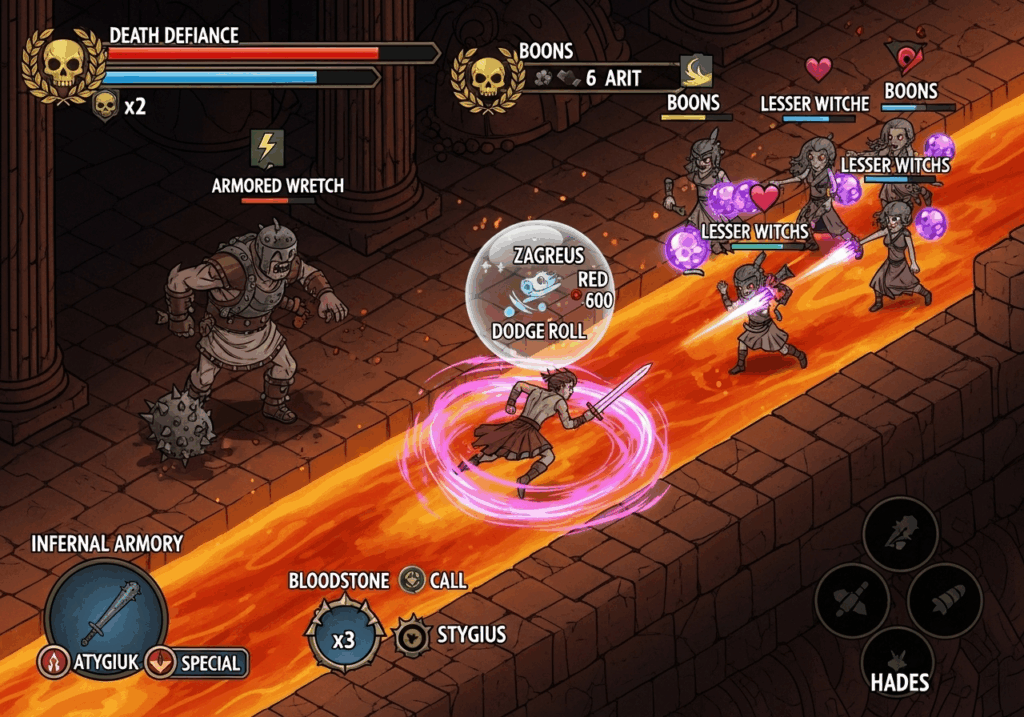Select the Infernal Armory weapon icon
The image size is (1024, 717).
(106, 610)
